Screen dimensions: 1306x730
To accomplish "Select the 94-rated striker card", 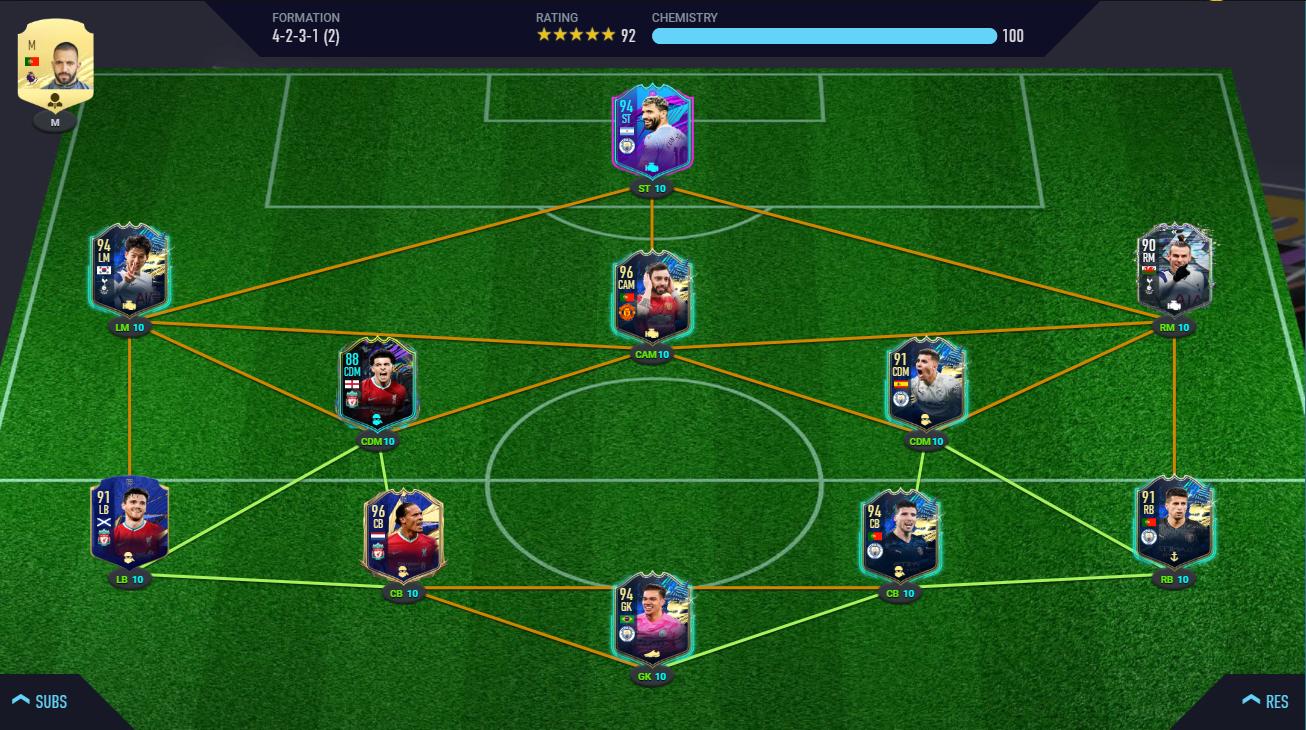I will [652, 132].
